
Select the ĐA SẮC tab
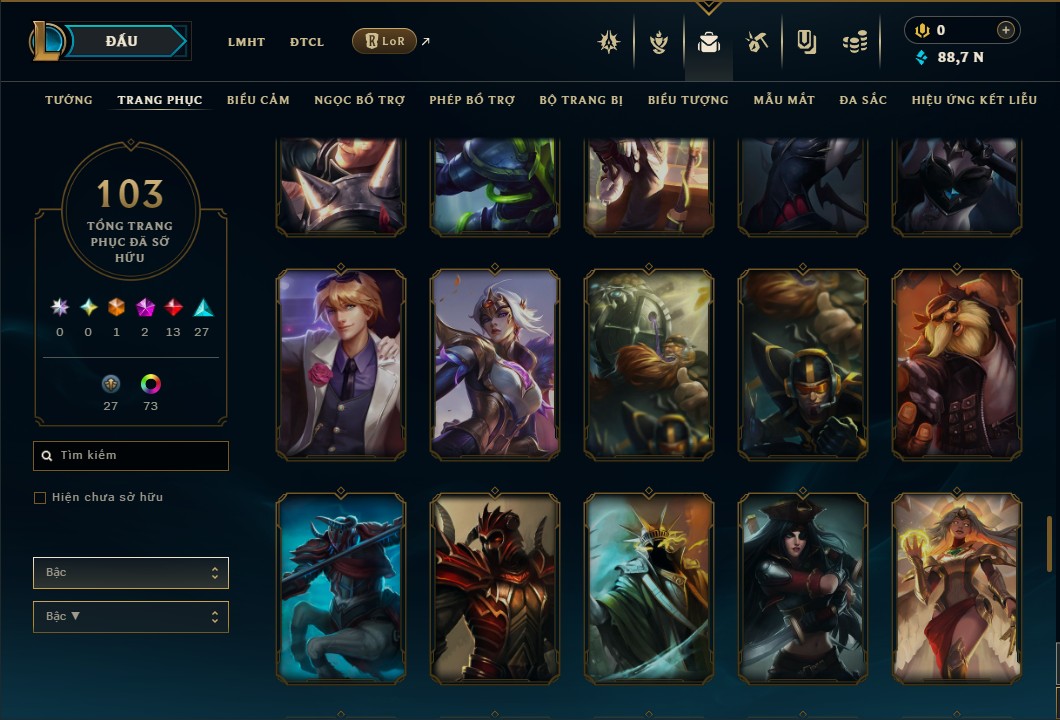(863, 100)
